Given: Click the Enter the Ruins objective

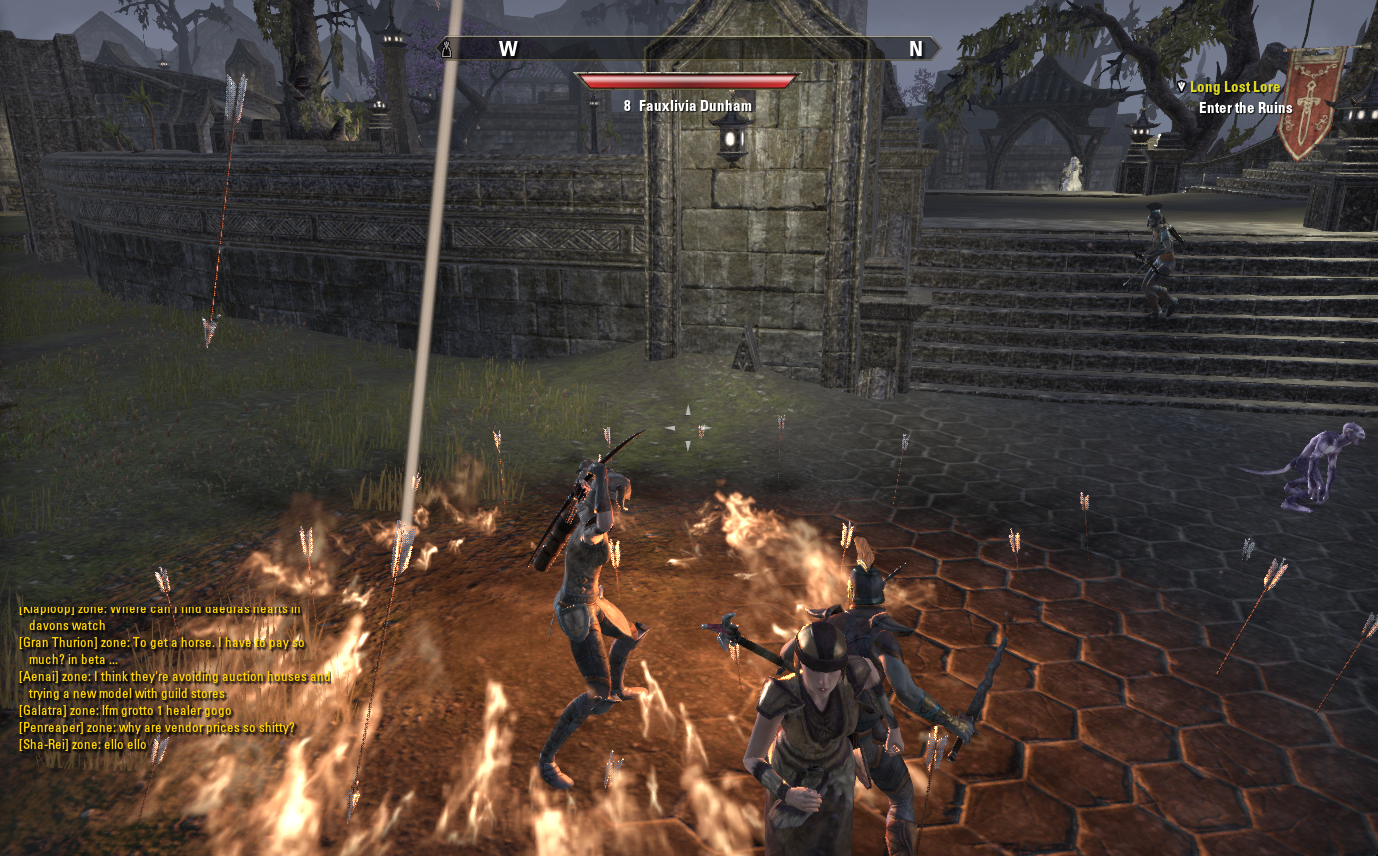Looking at the screenshot, I should [1245, 108].
